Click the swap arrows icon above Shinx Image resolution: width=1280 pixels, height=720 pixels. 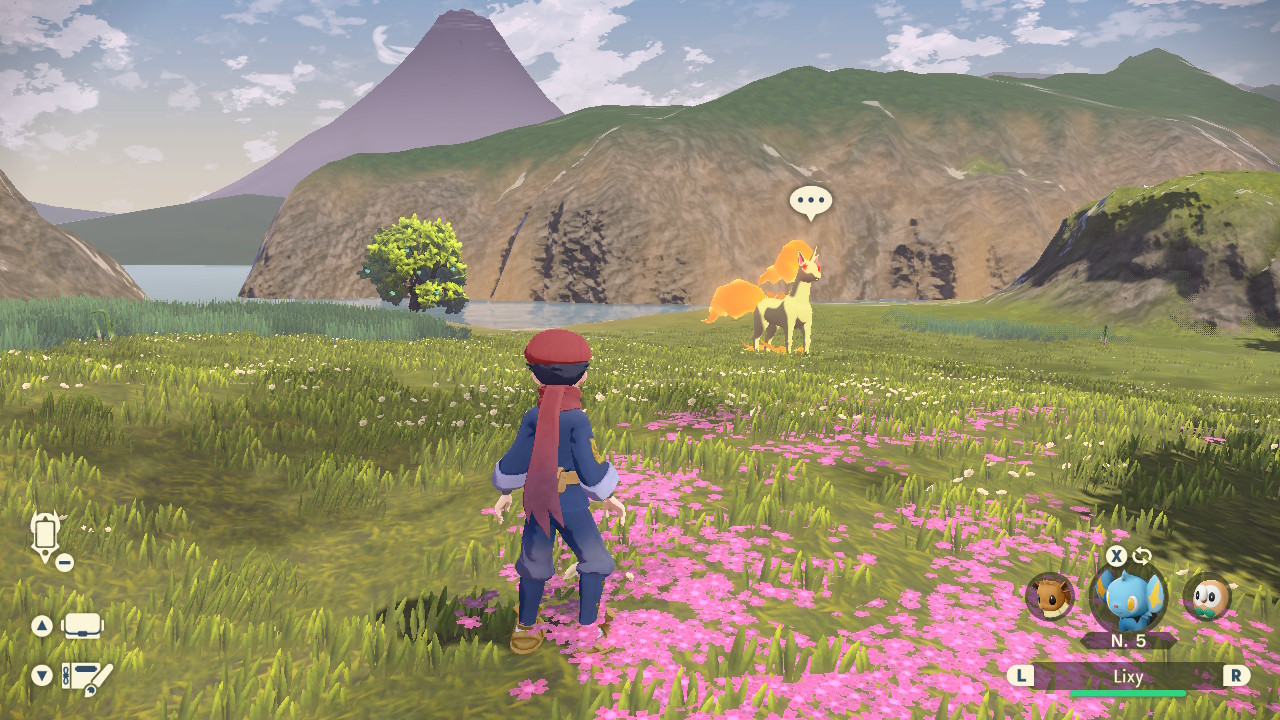pos(1142,556)
